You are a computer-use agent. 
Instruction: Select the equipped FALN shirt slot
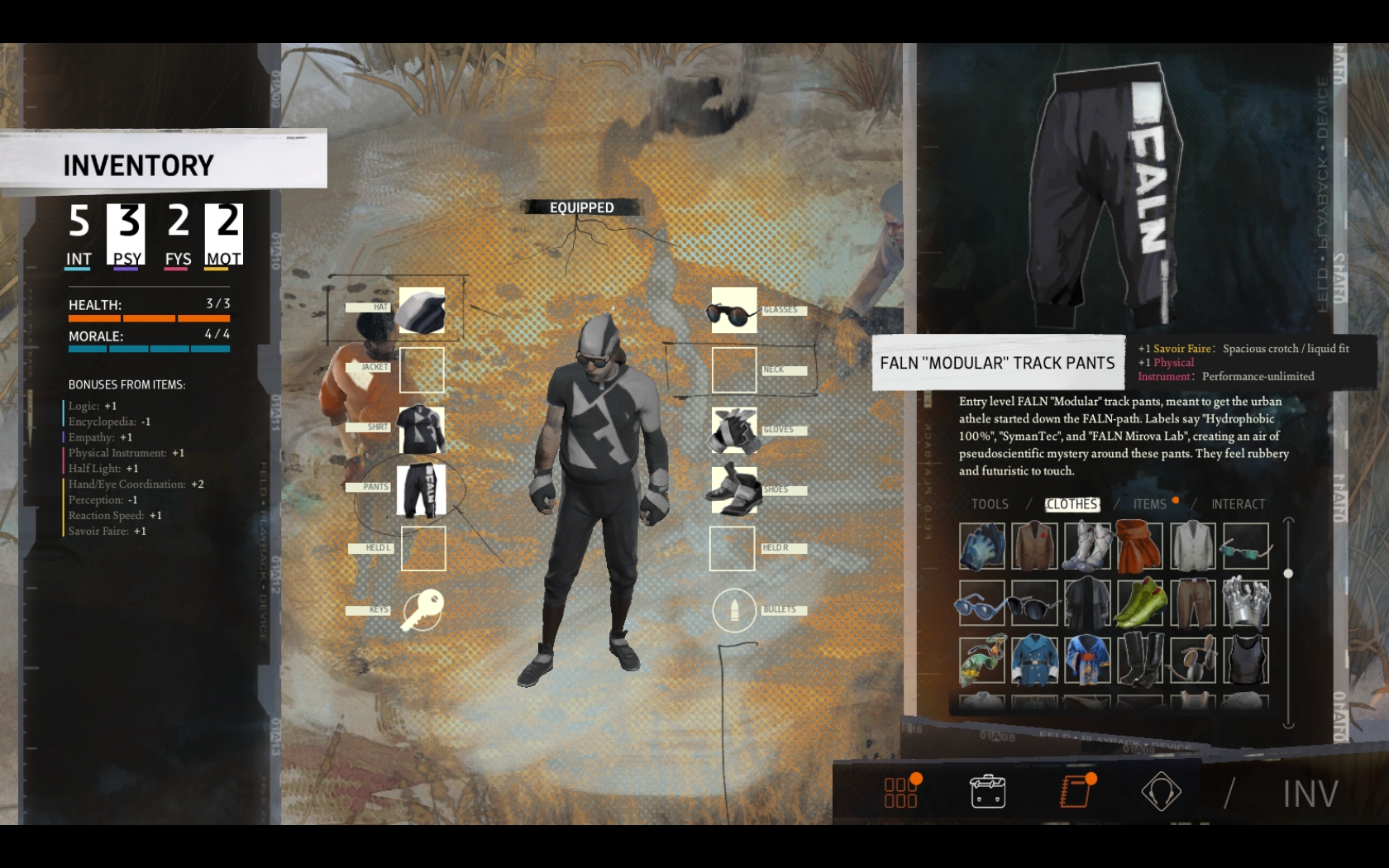coord(422,430)
